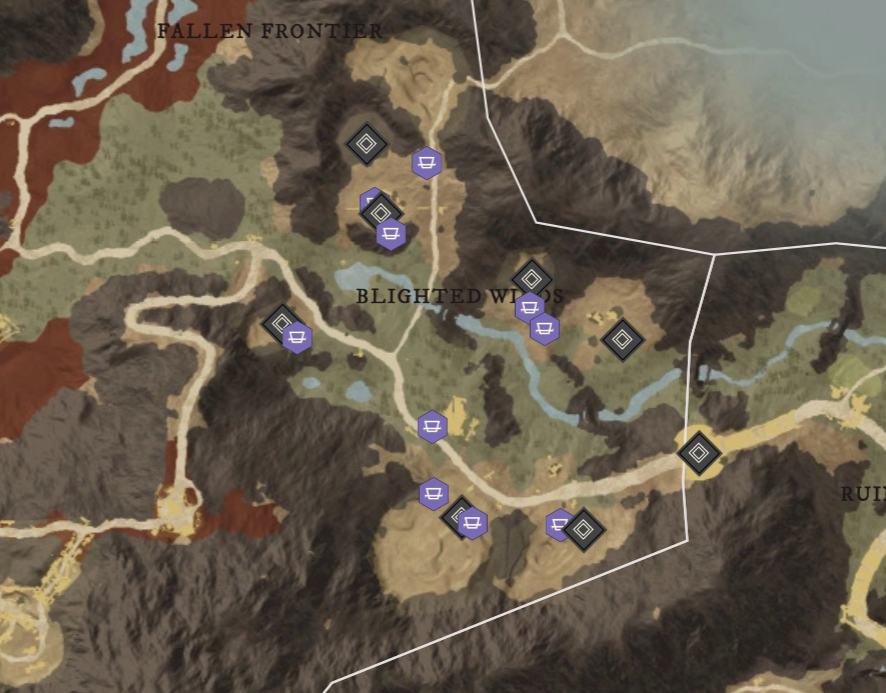Open the northernmost diamond point-of-interest marker
This screenshot has height=693, width=886.
[366, 144]
